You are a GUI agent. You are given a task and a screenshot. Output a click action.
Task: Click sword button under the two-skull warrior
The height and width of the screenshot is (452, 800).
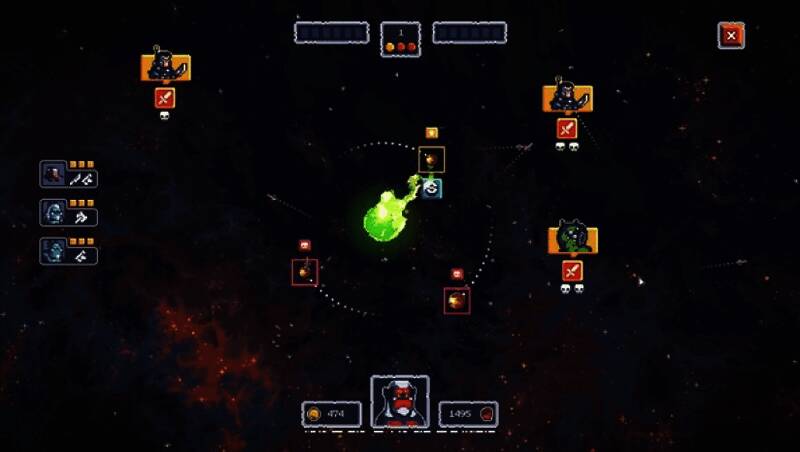coord(567,128)
